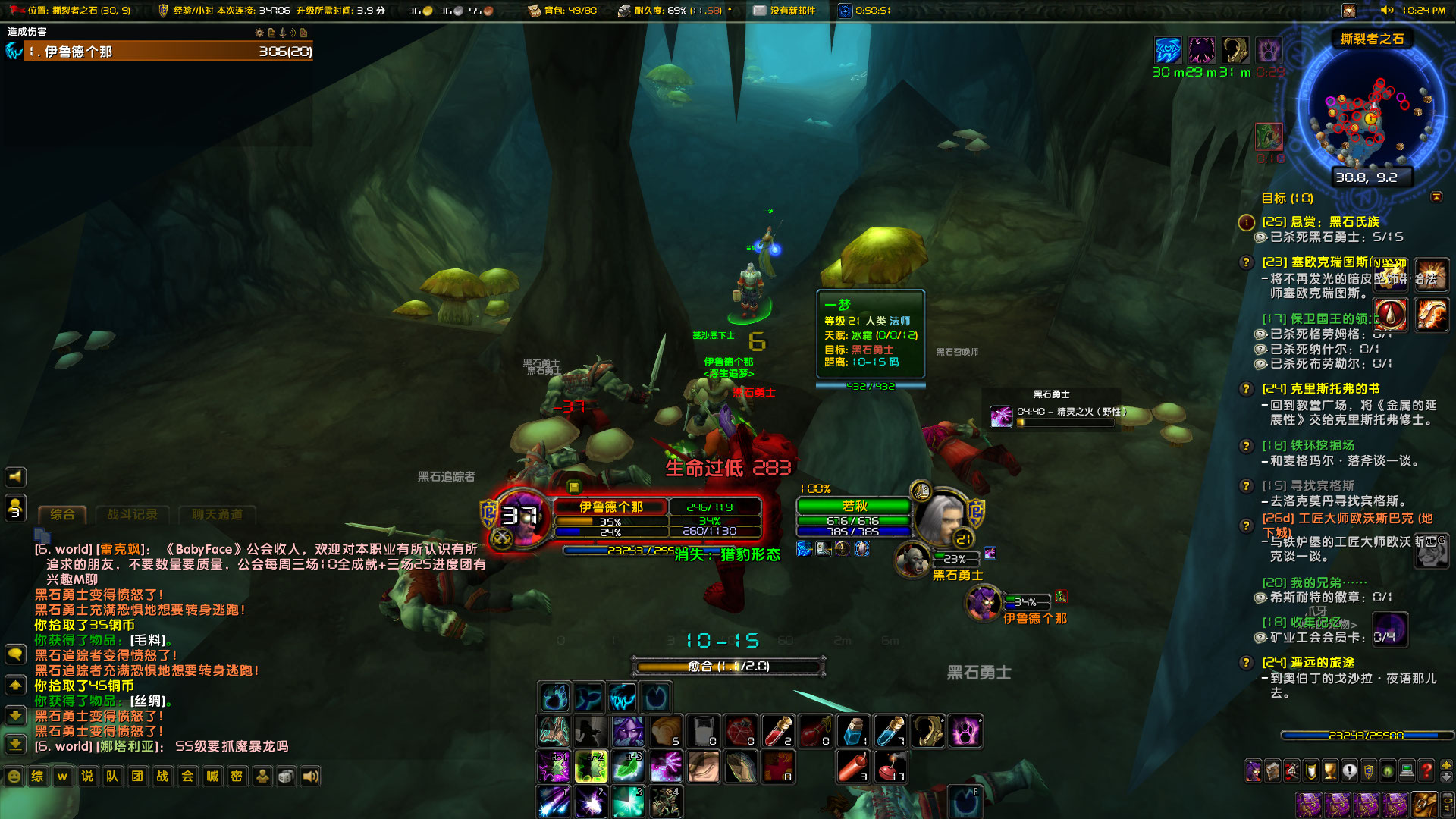Click the 队 chat channel shortcut button

(112, 777)
